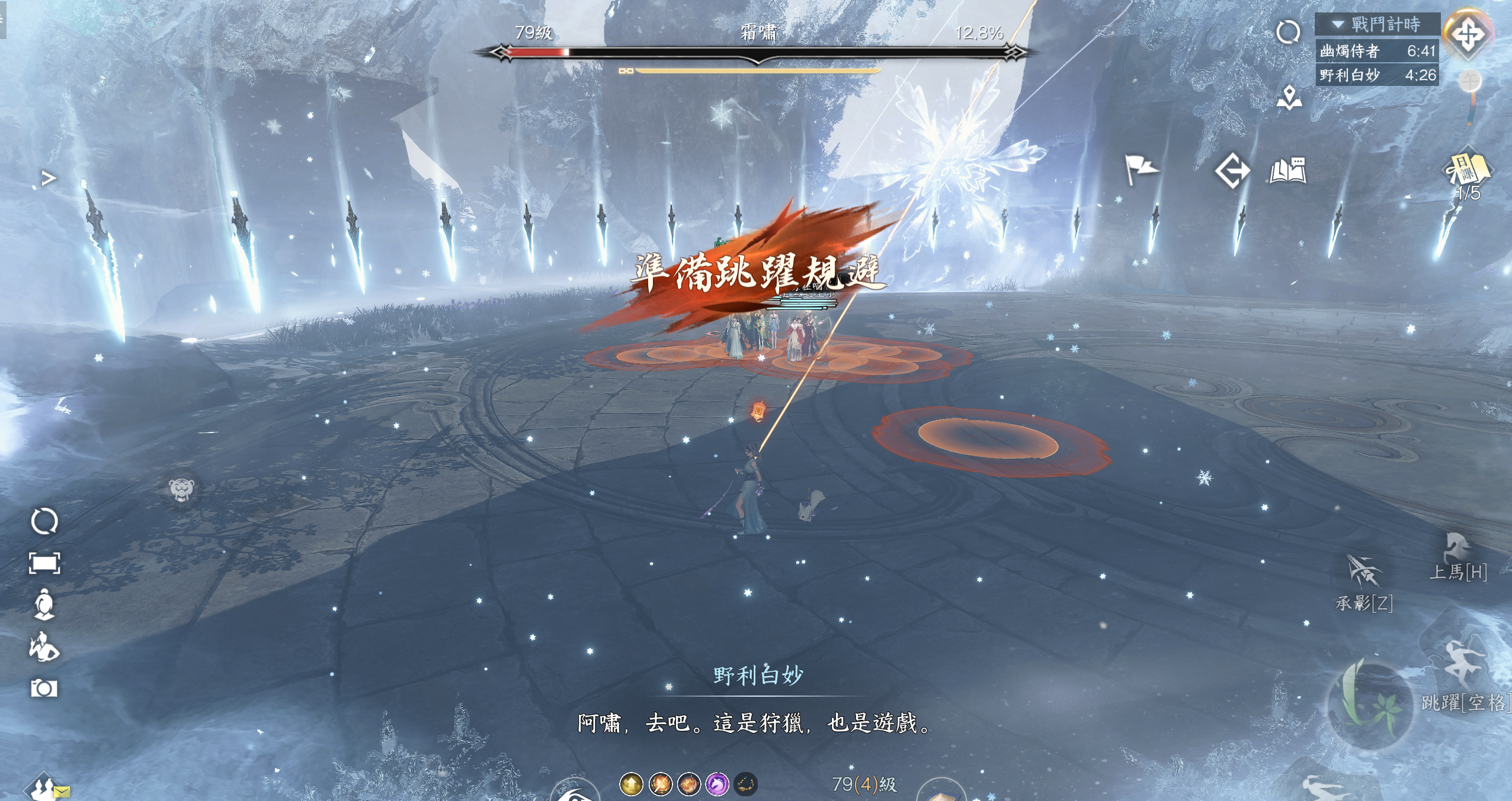This screenshot has width=1512, height=801.
Task: Select the purple horse buff icon
Action: (717, 784)
